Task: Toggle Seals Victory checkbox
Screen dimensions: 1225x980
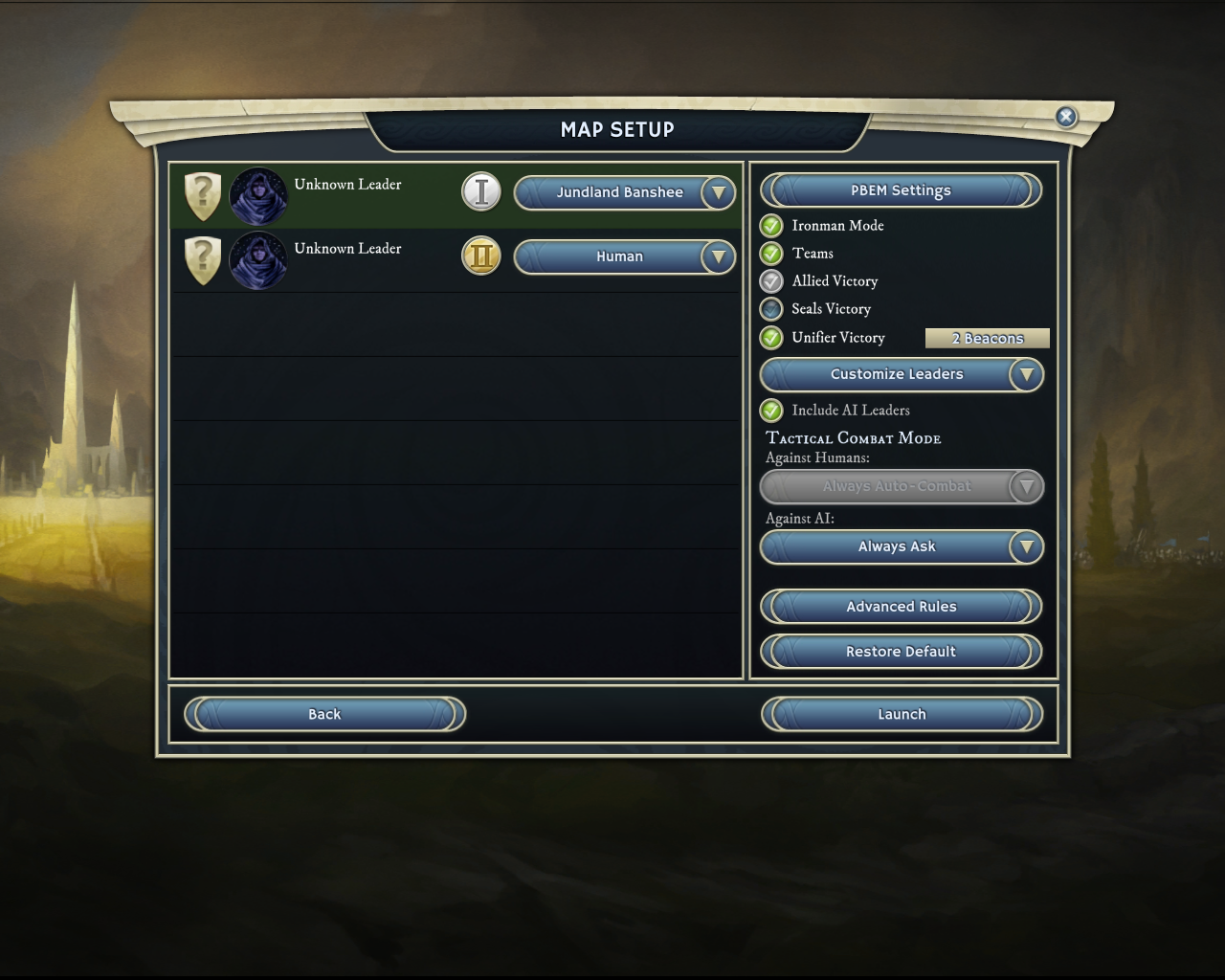Action: tap(771, 309)
